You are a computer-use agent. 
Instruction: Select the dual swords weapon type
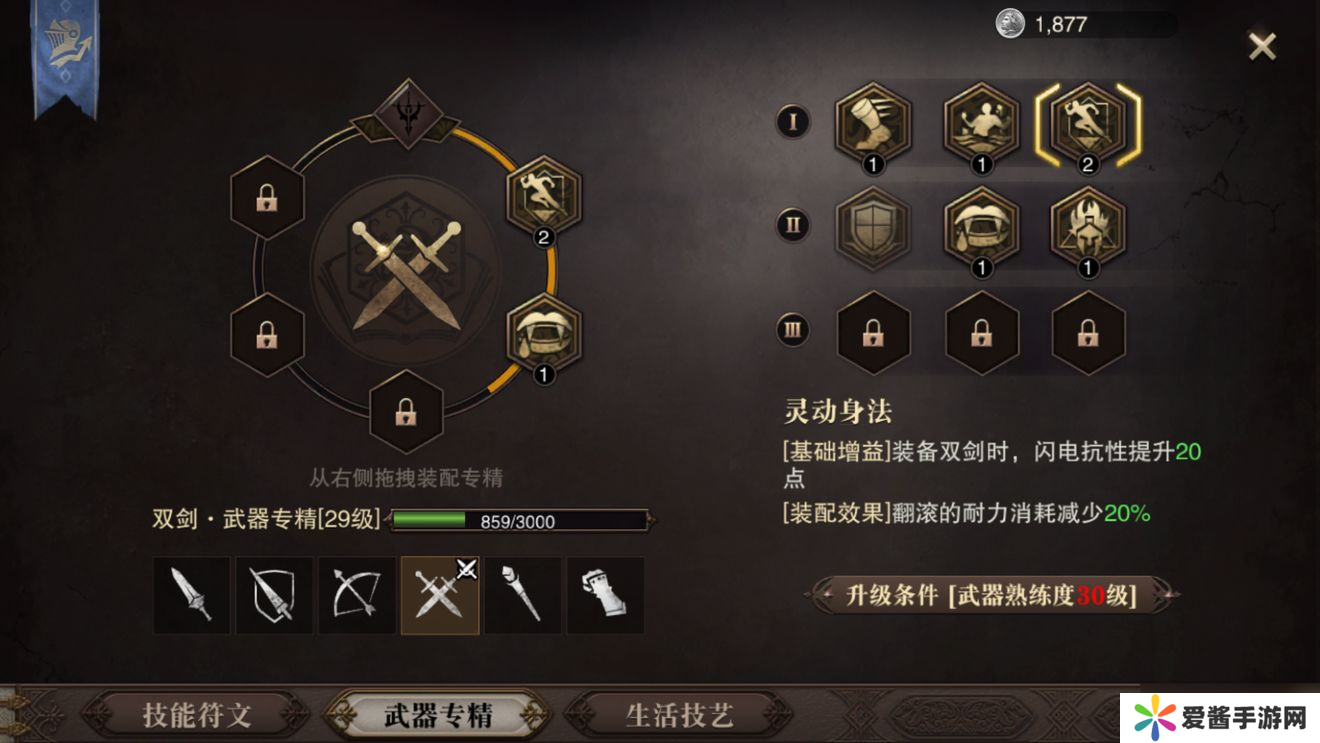tap(440, 596)
